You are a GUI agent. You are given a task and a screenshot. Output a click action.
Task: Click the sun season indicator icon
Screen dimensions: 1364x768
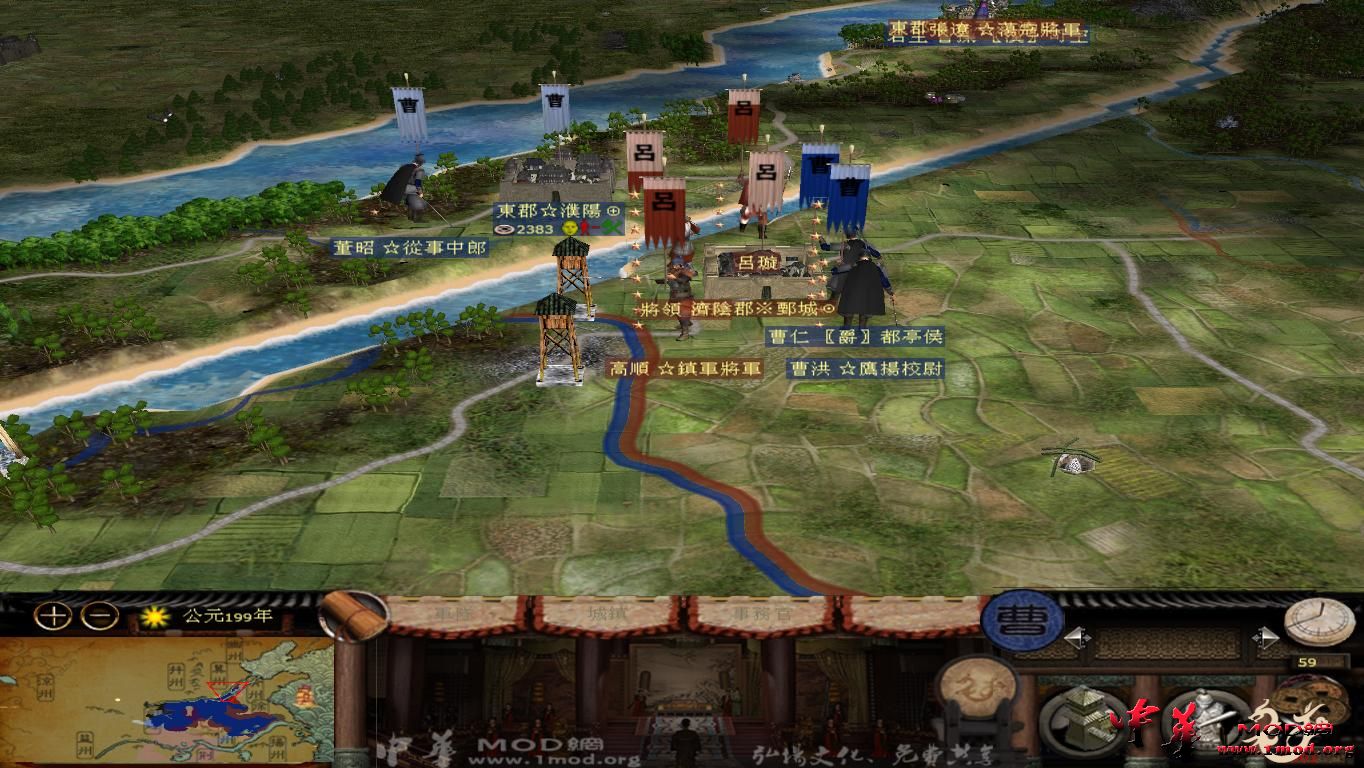(154, 616)
